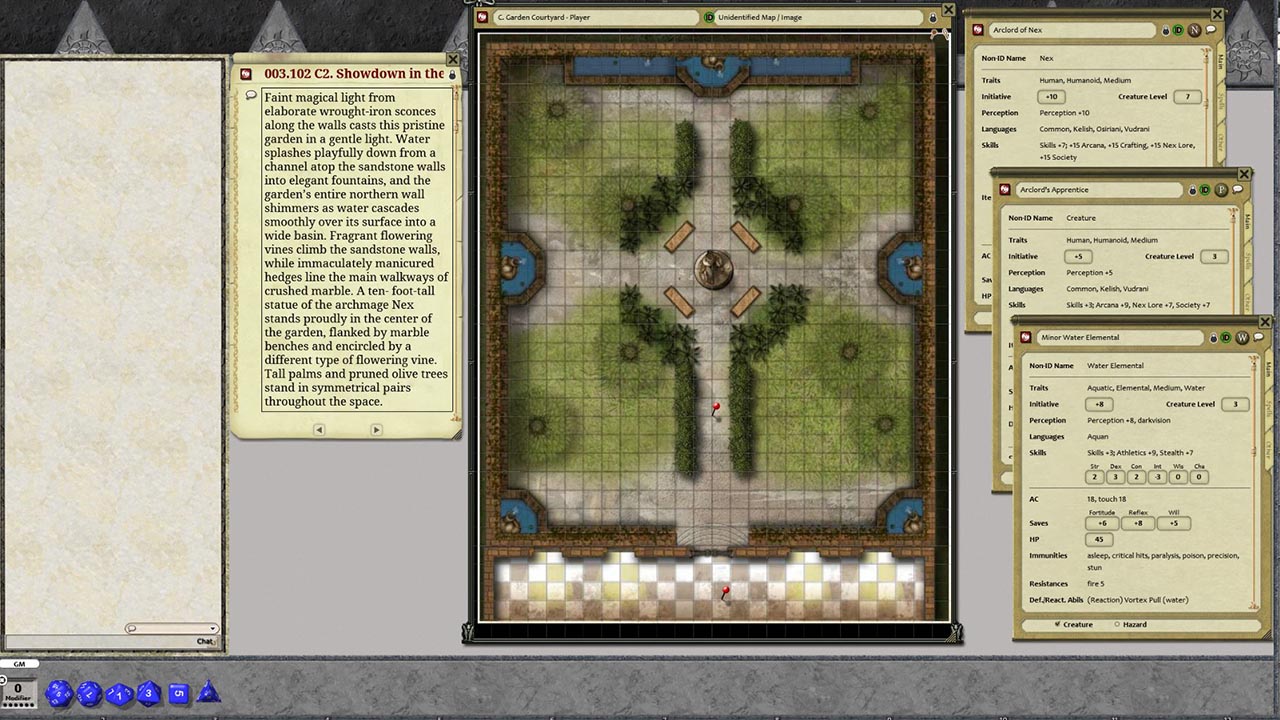The image size is (1280, 720).
Task: Roll the d20 die
Action: [x=60, y=694]
